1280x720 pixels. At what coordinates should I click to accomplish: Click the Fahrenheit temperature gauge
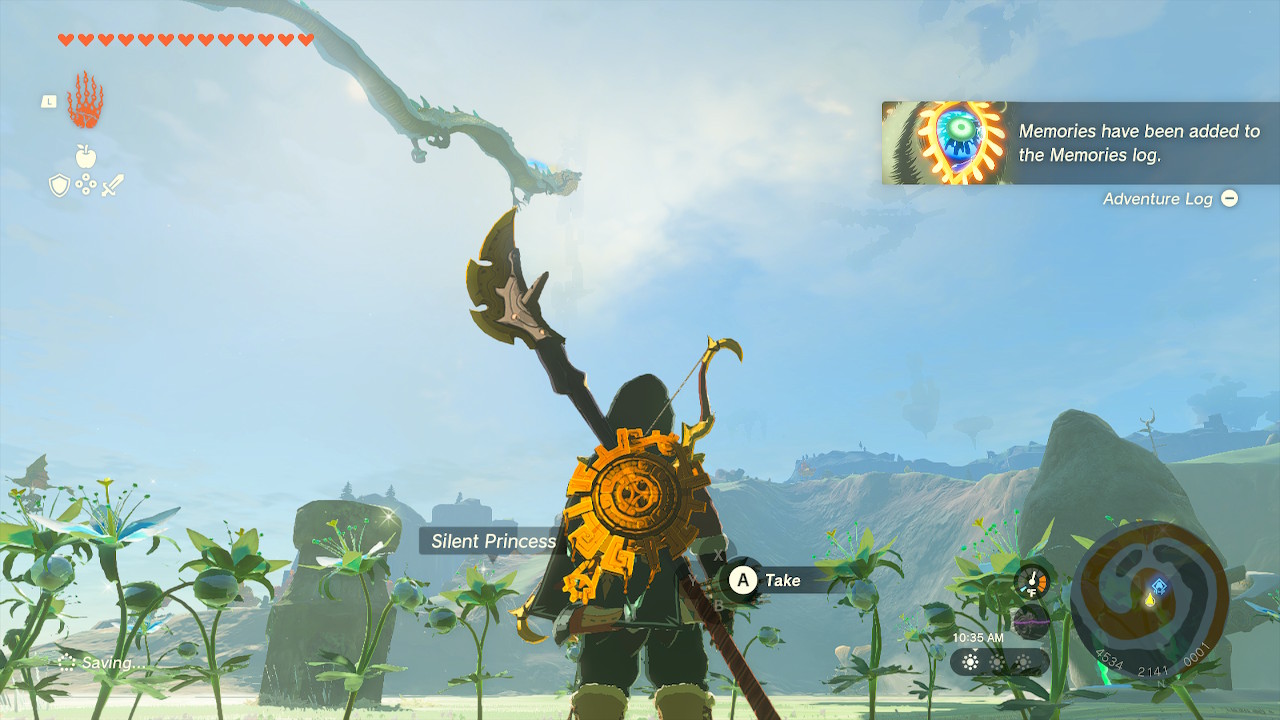coord(1031,582)
